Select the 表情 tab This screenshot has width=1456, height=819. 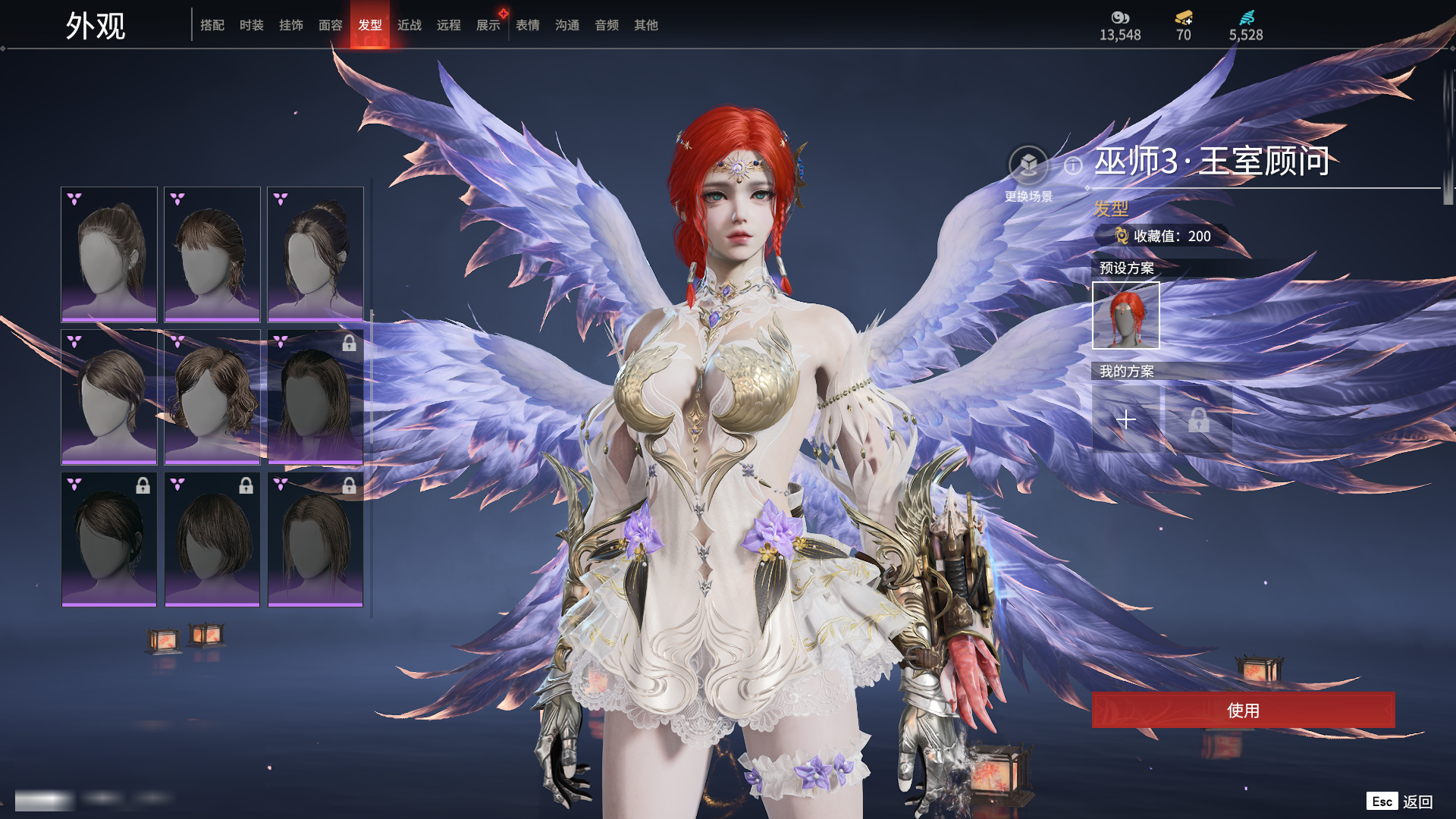(528, 25)
